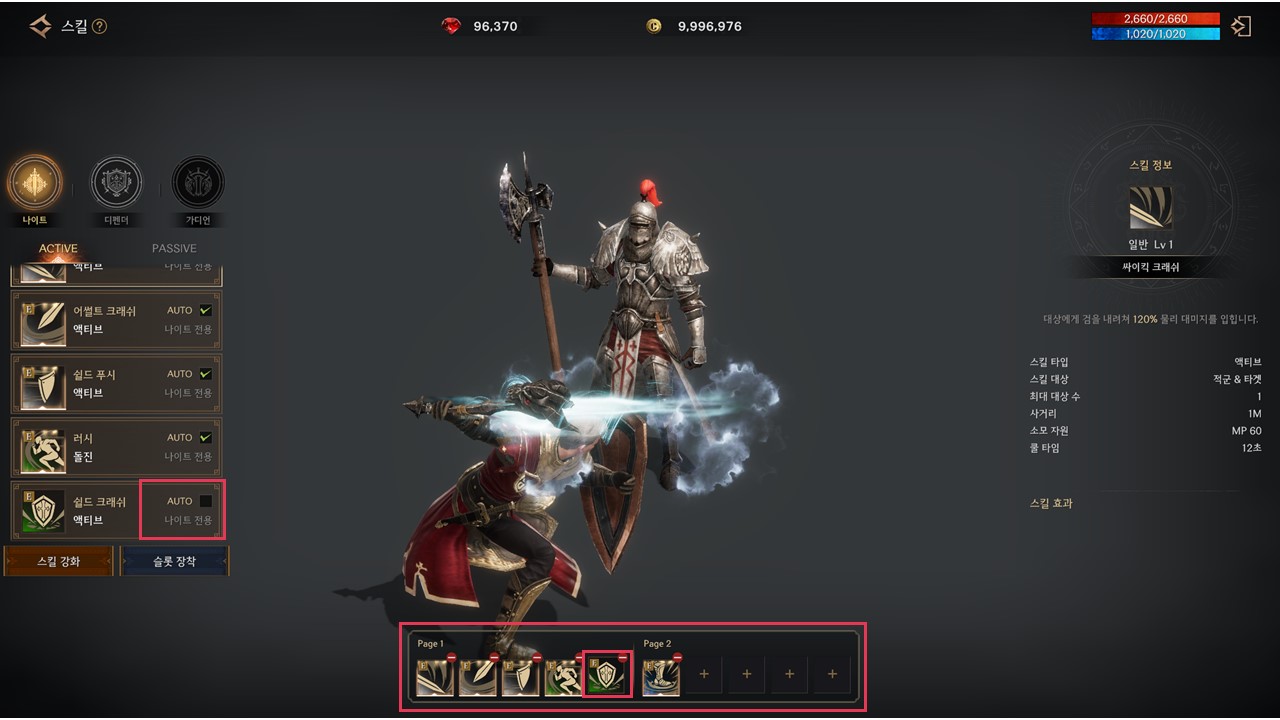Switch to the PASSIVE skills tab
The image size is (1280, 720).
[174, 248]
